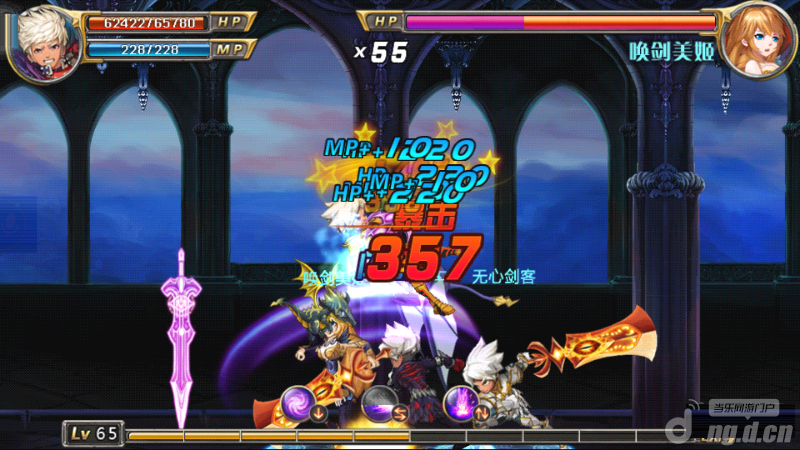Image resolution: width=800 pixels, height=450 pixels.
Task: Use the purple slash skill on cooldown
Action: point(380,402)
